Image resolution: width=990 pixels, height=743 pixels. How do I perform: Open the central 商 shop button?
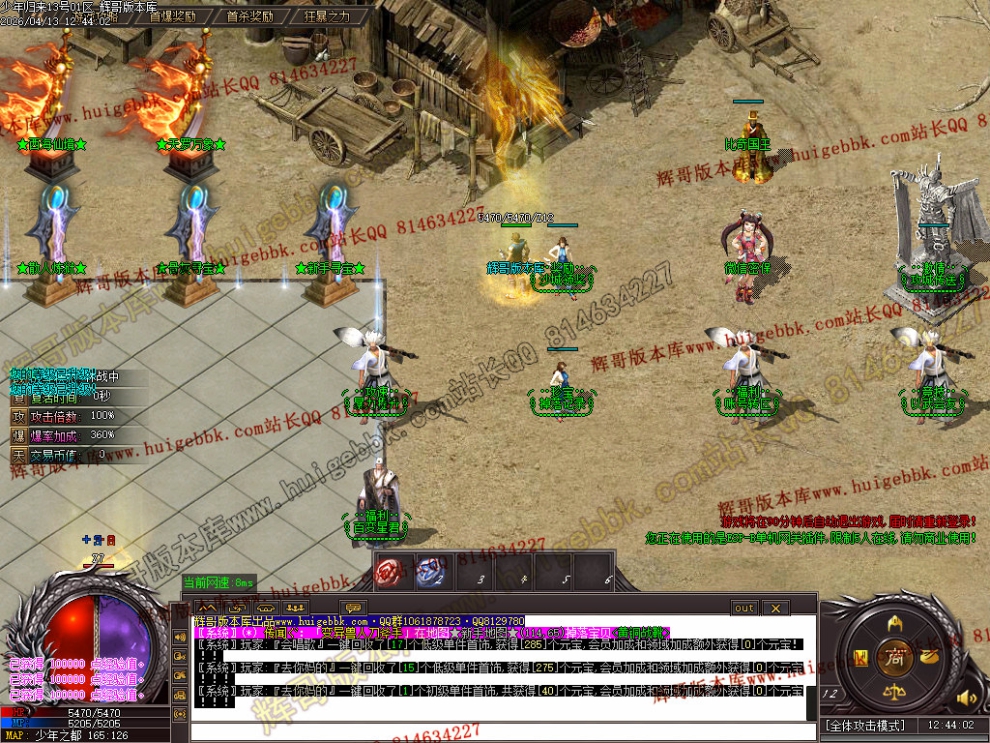tap(893, 657)
